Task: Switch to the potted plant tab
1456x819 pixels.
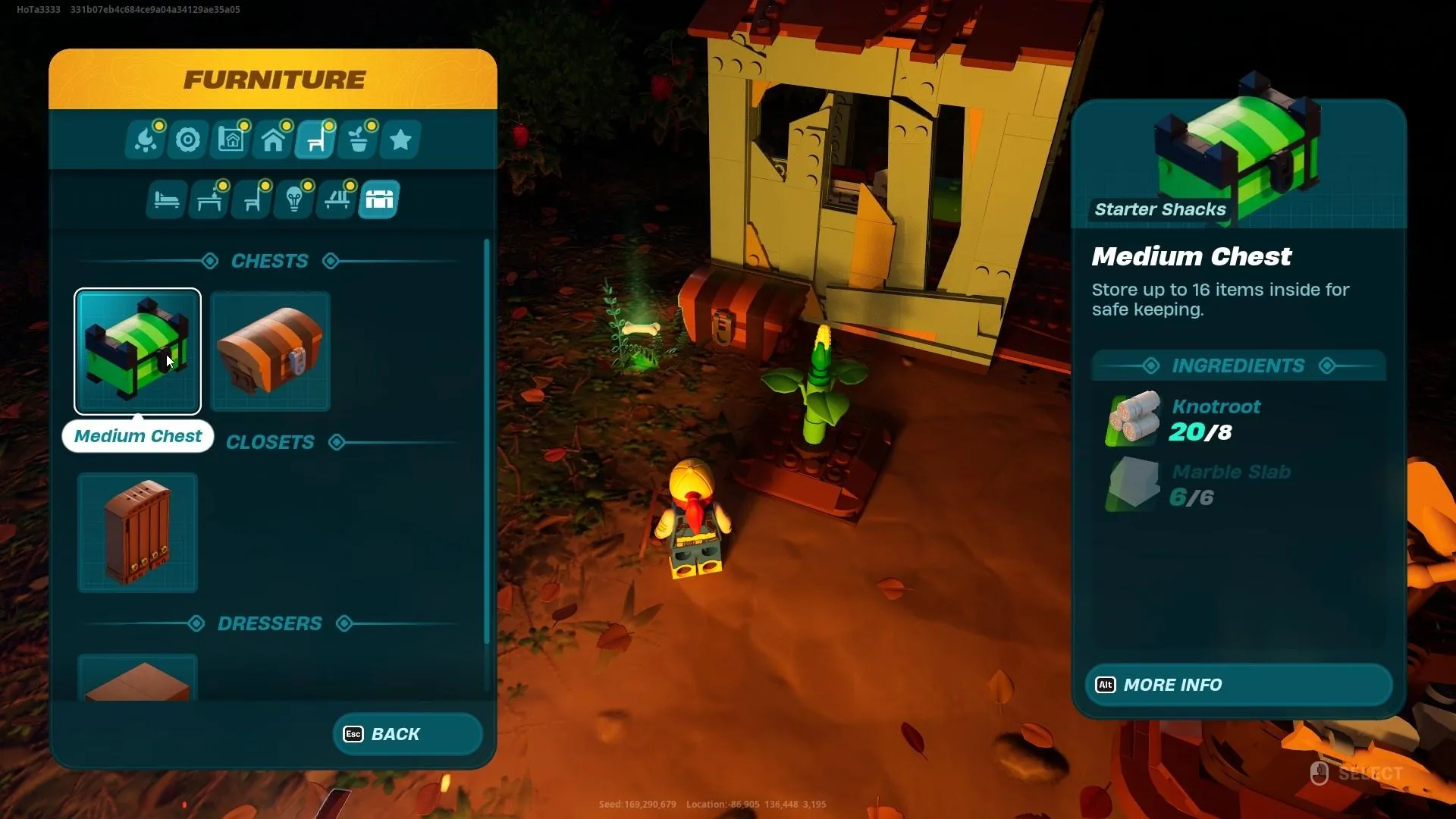Action: (x=358, y=140)
